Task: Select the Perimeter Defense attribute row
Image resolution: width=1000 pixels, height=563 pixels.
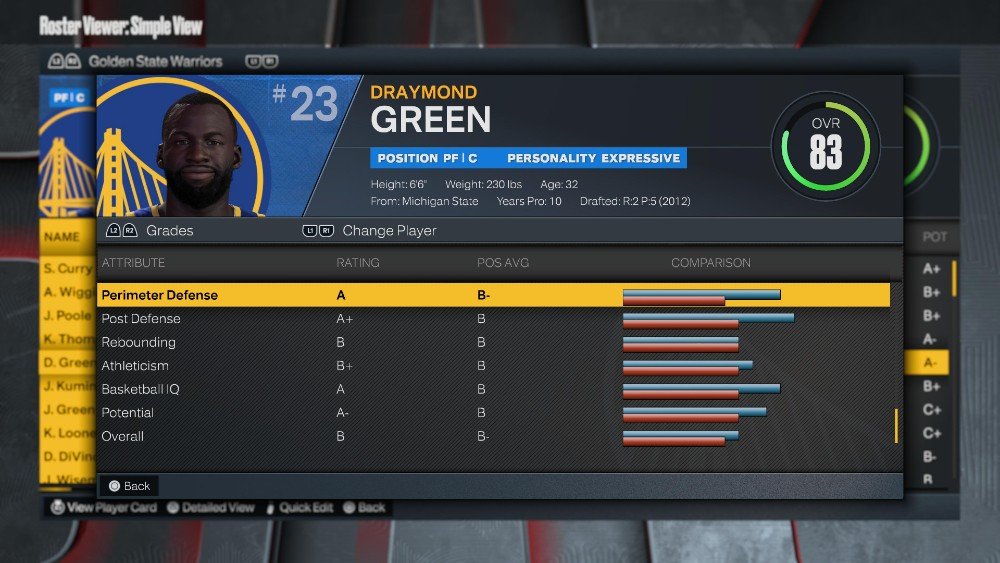Action: (x=495, y=295)
